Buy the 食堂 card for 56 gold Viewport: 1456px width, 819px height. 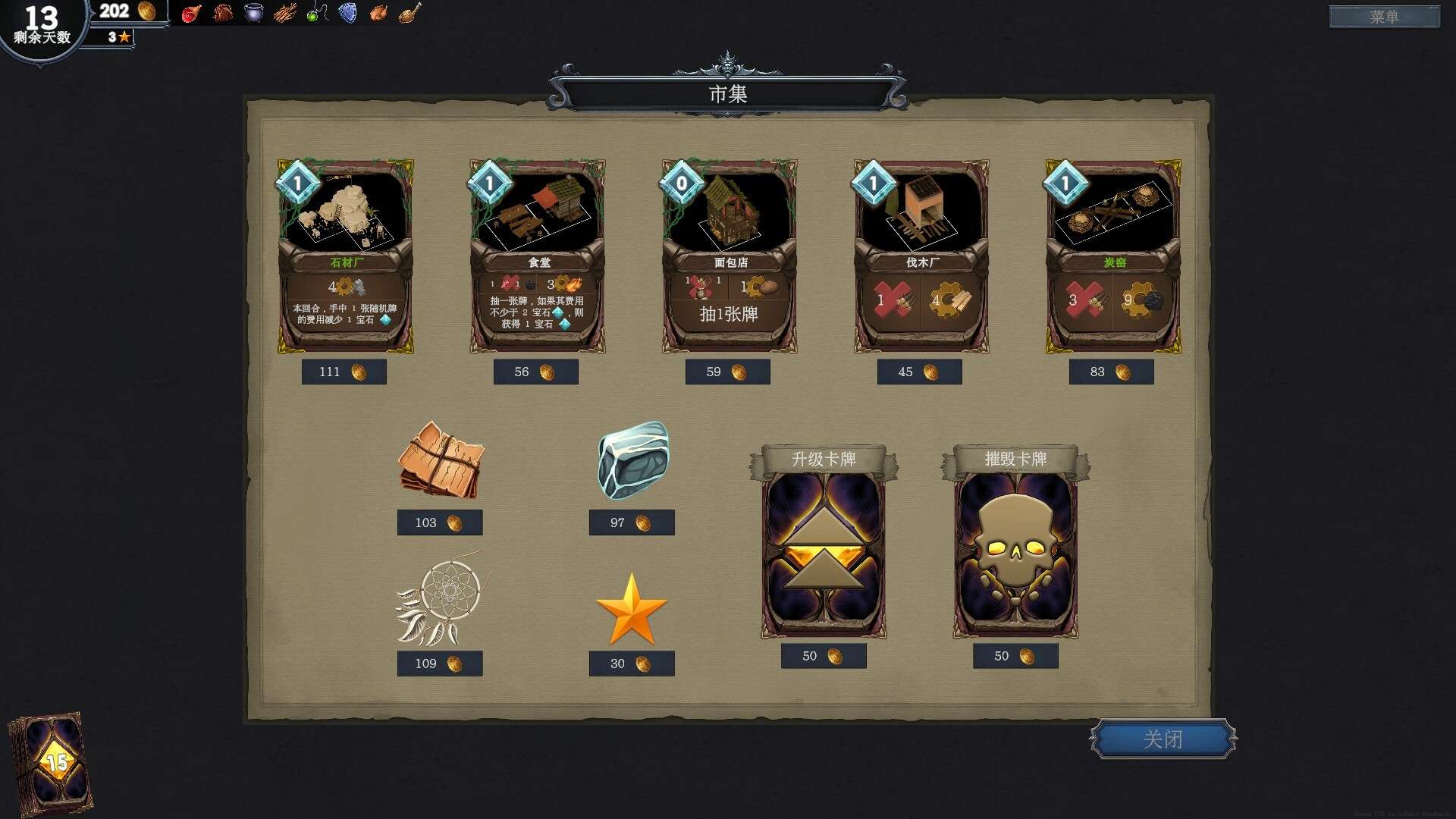[x=535, y=372]
